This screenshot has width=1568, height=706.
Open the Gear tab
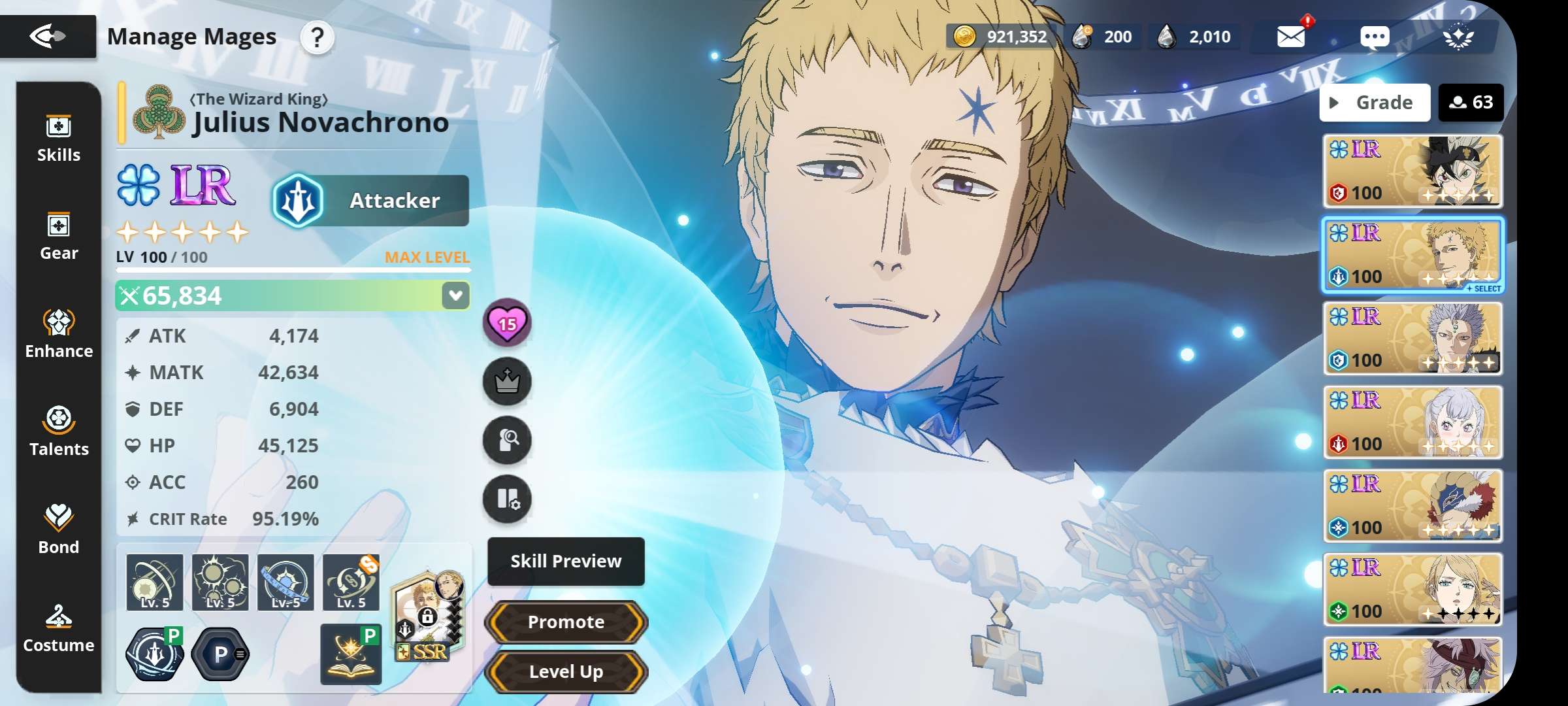59,237
